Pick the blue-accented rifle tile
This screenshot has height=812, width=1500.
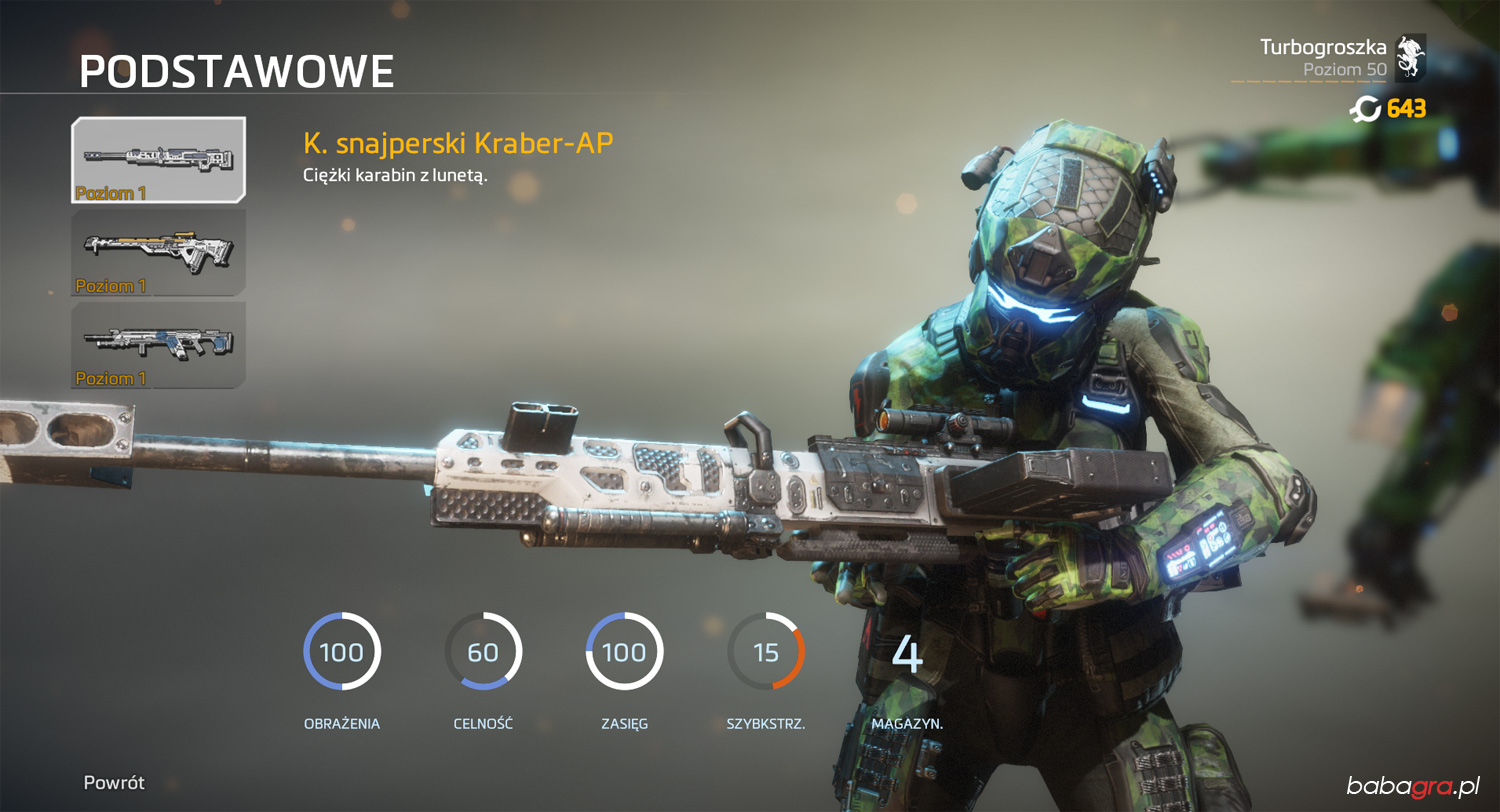[158, 345]
